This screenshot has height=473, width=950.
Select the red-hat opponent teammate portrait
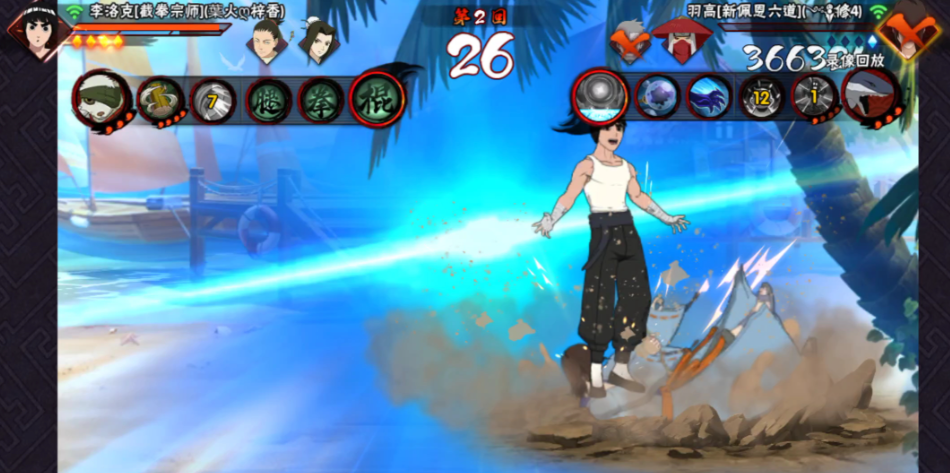click(x=681, y=41)
